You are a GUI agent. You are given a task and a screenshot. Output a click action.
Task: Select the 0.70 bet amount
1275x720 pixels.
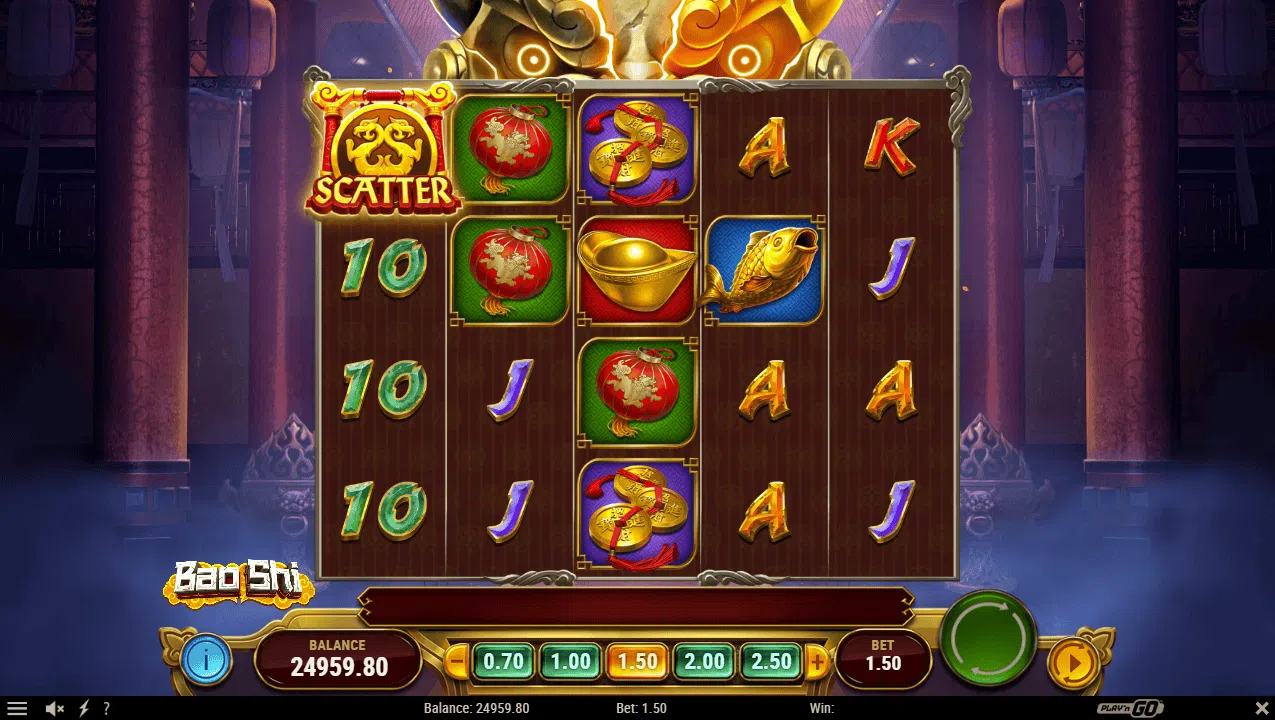(503, 661)
